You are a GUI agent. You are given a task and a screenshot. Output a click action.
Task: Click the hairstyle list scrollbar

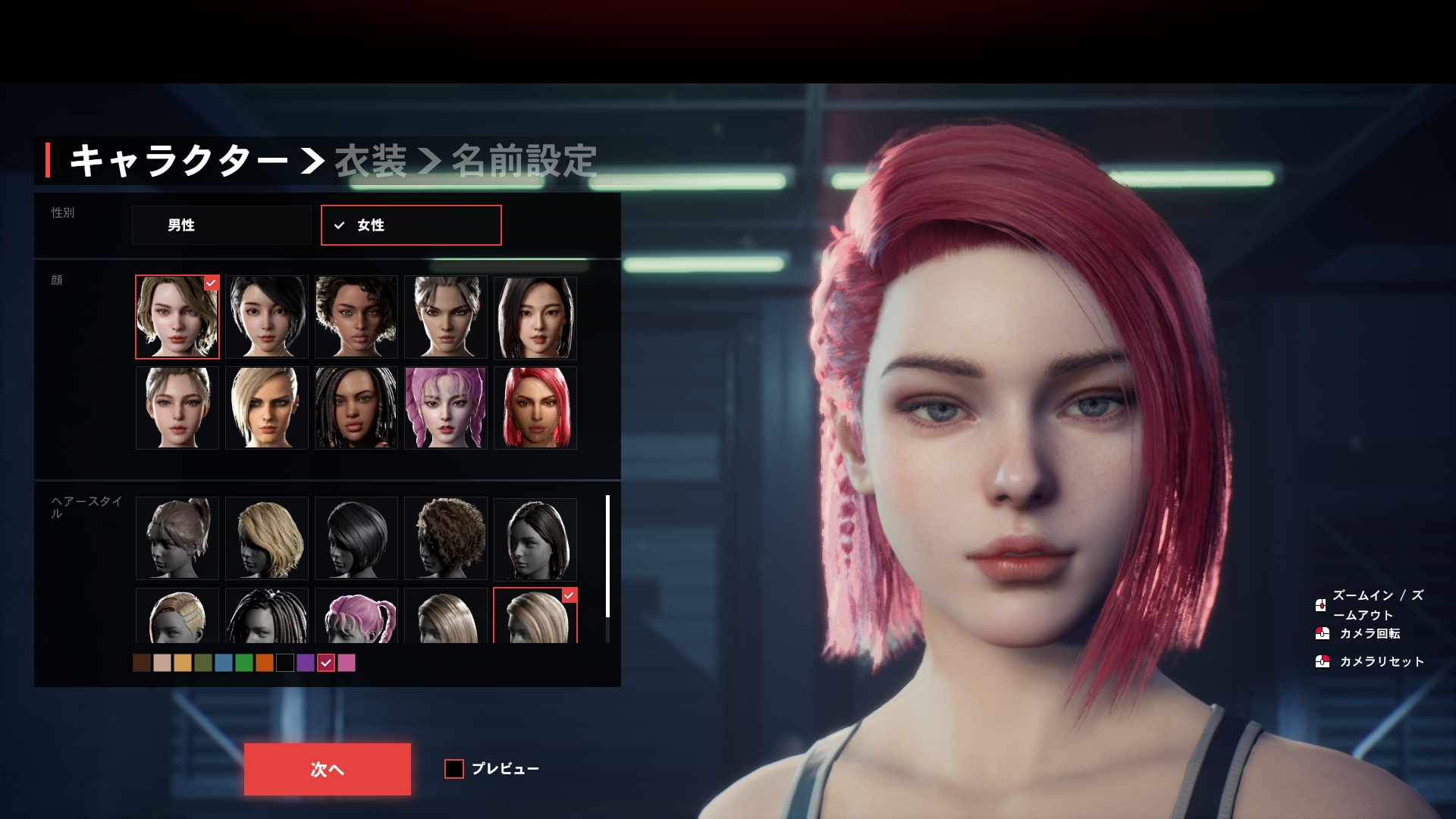[x=607, y=557]
